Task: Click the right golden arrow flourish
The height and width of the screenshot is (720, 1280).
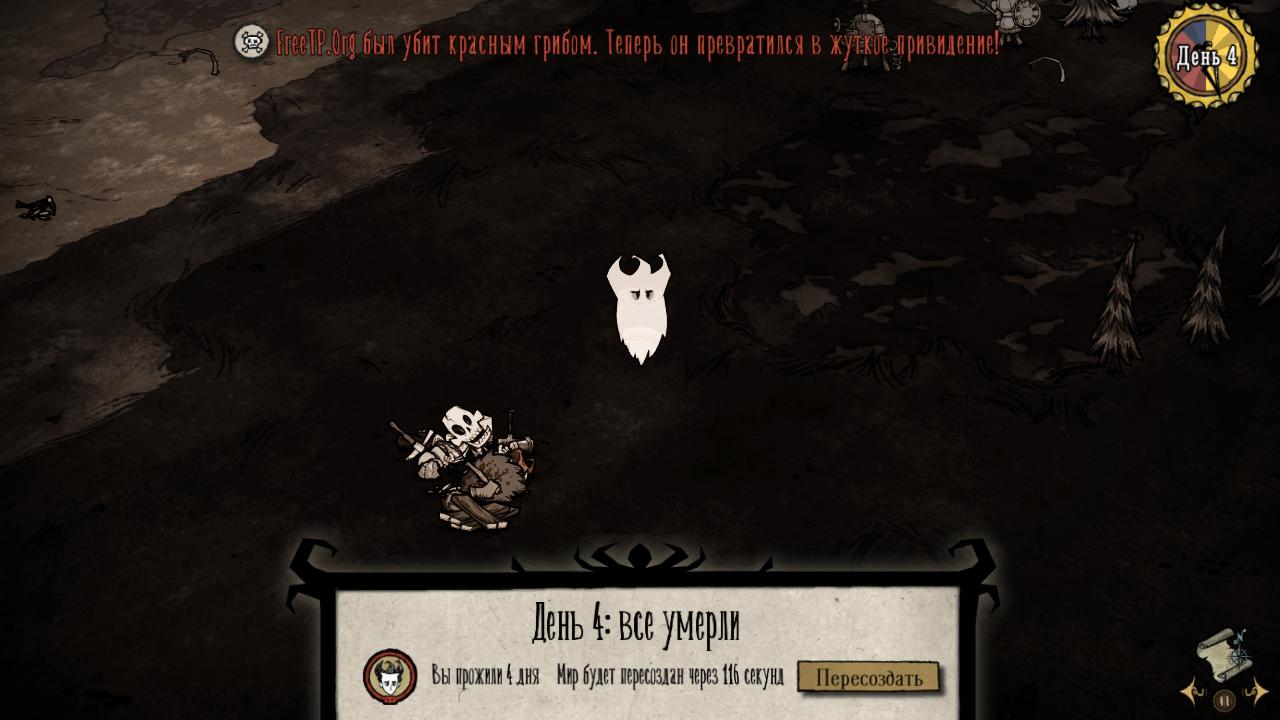Action: coord(1257,690)
